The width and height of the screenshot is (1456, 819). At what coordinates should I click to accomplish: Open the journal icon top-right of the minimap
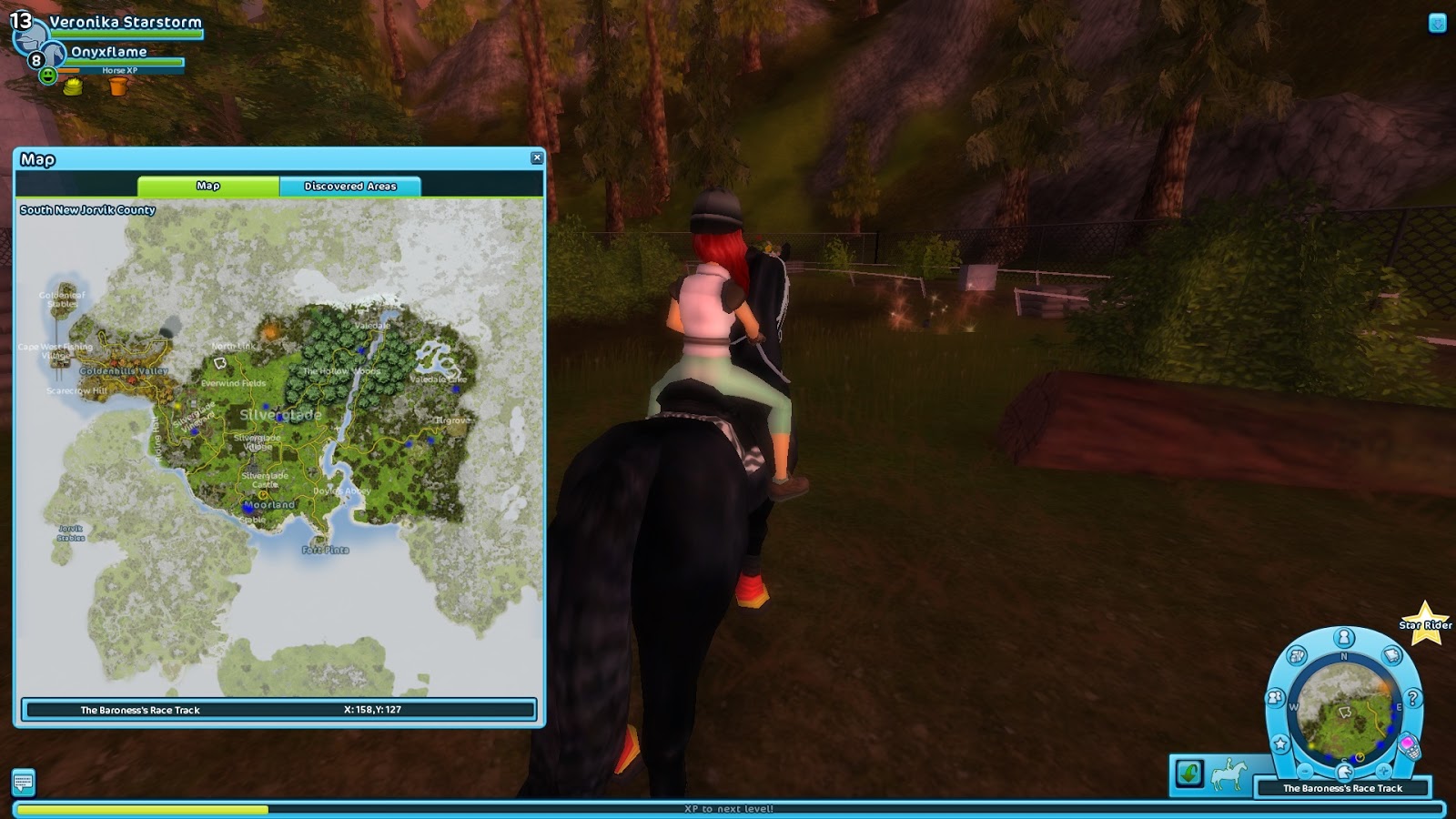[1391, 654]
